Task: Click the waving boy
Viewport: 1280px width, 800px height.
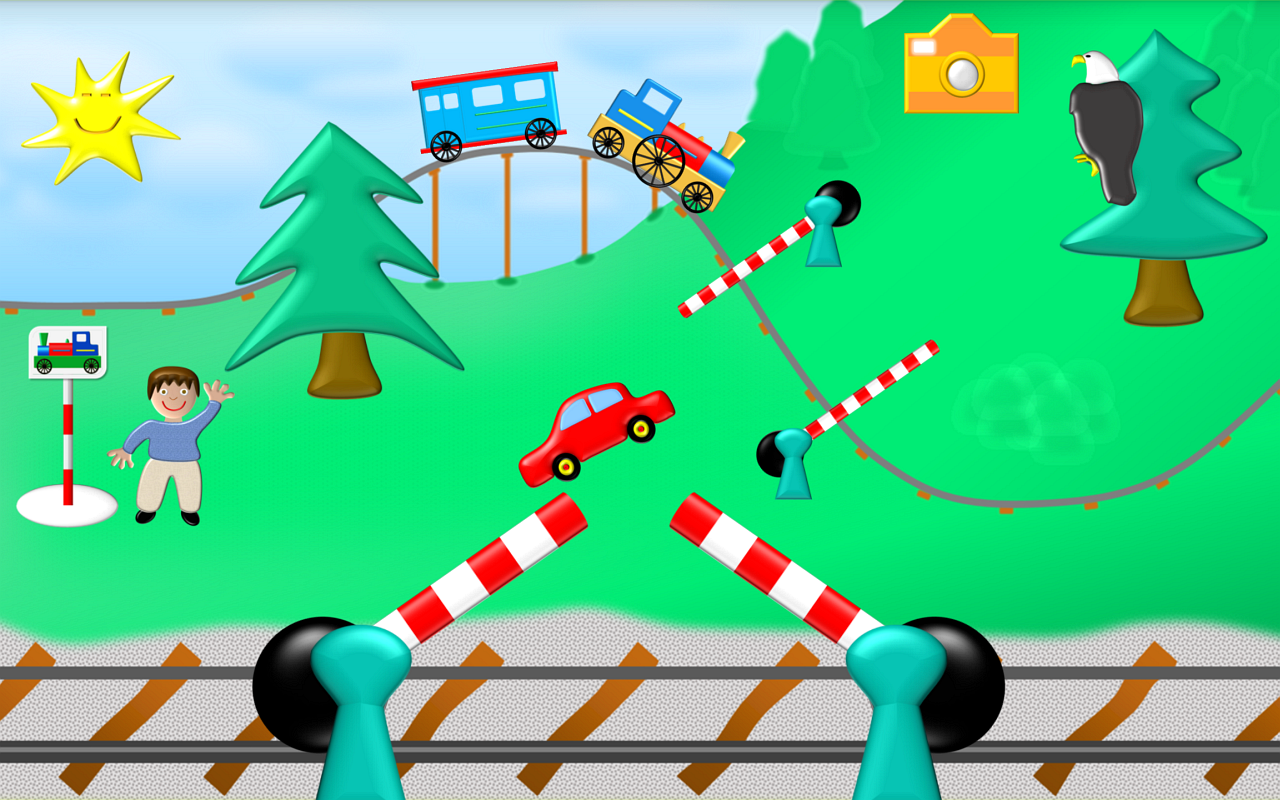Action: (170, 440)
